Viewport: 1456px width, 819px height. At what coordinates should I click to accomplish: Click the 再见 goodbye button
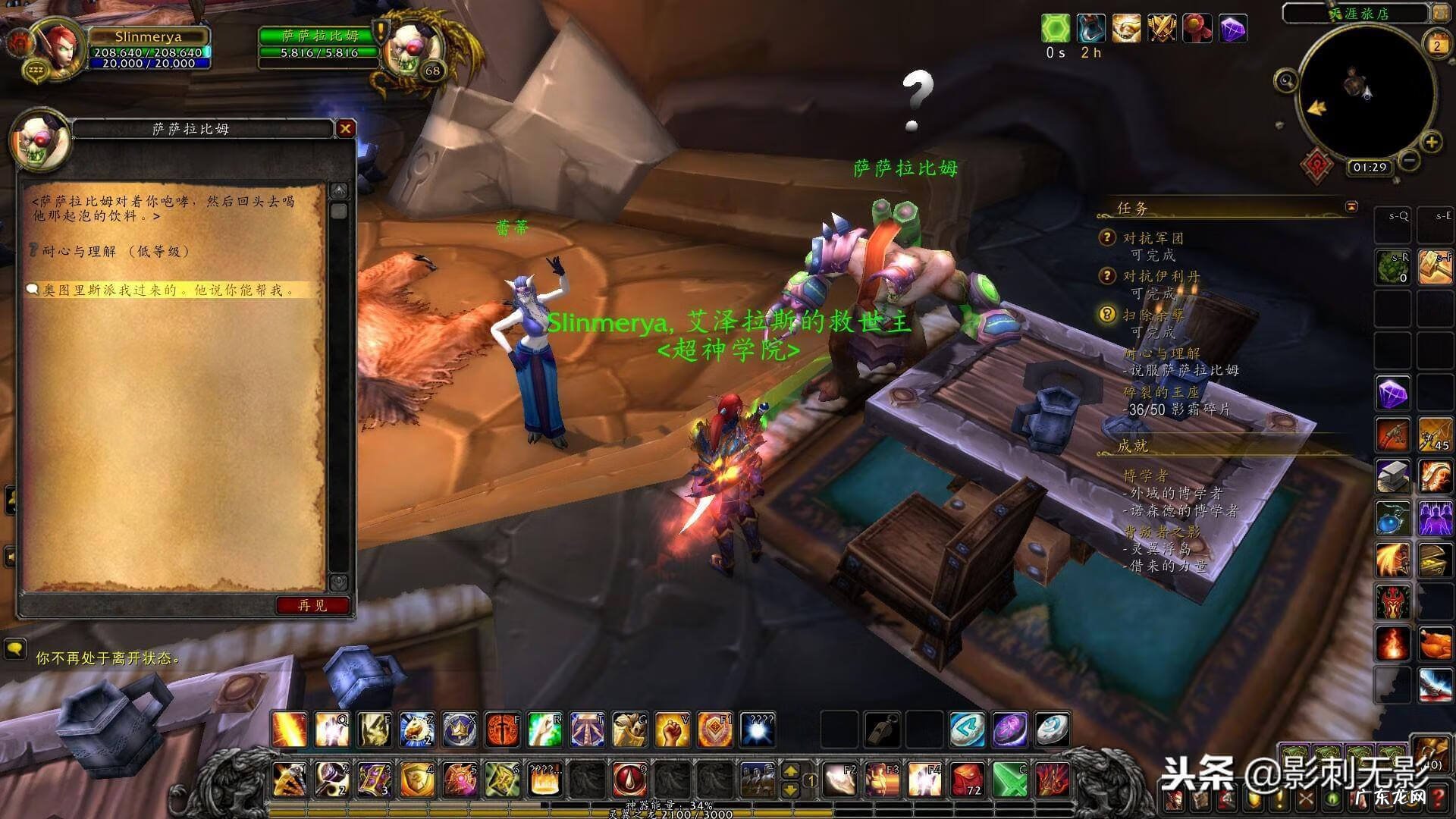(312, 605)
